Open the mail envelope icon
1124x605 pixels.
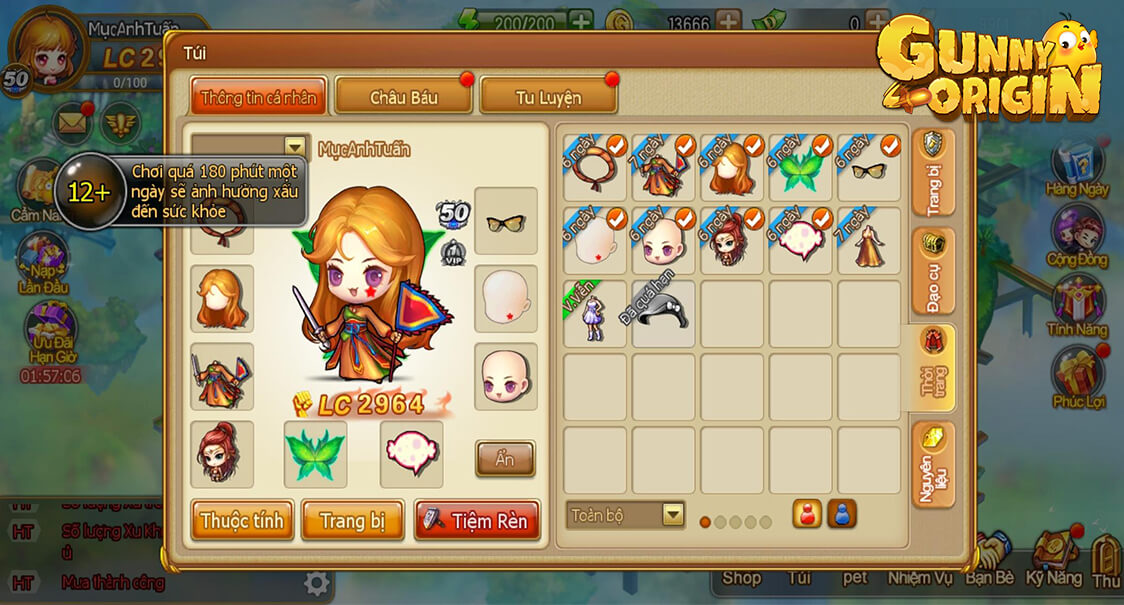click(x=71, y=122)
